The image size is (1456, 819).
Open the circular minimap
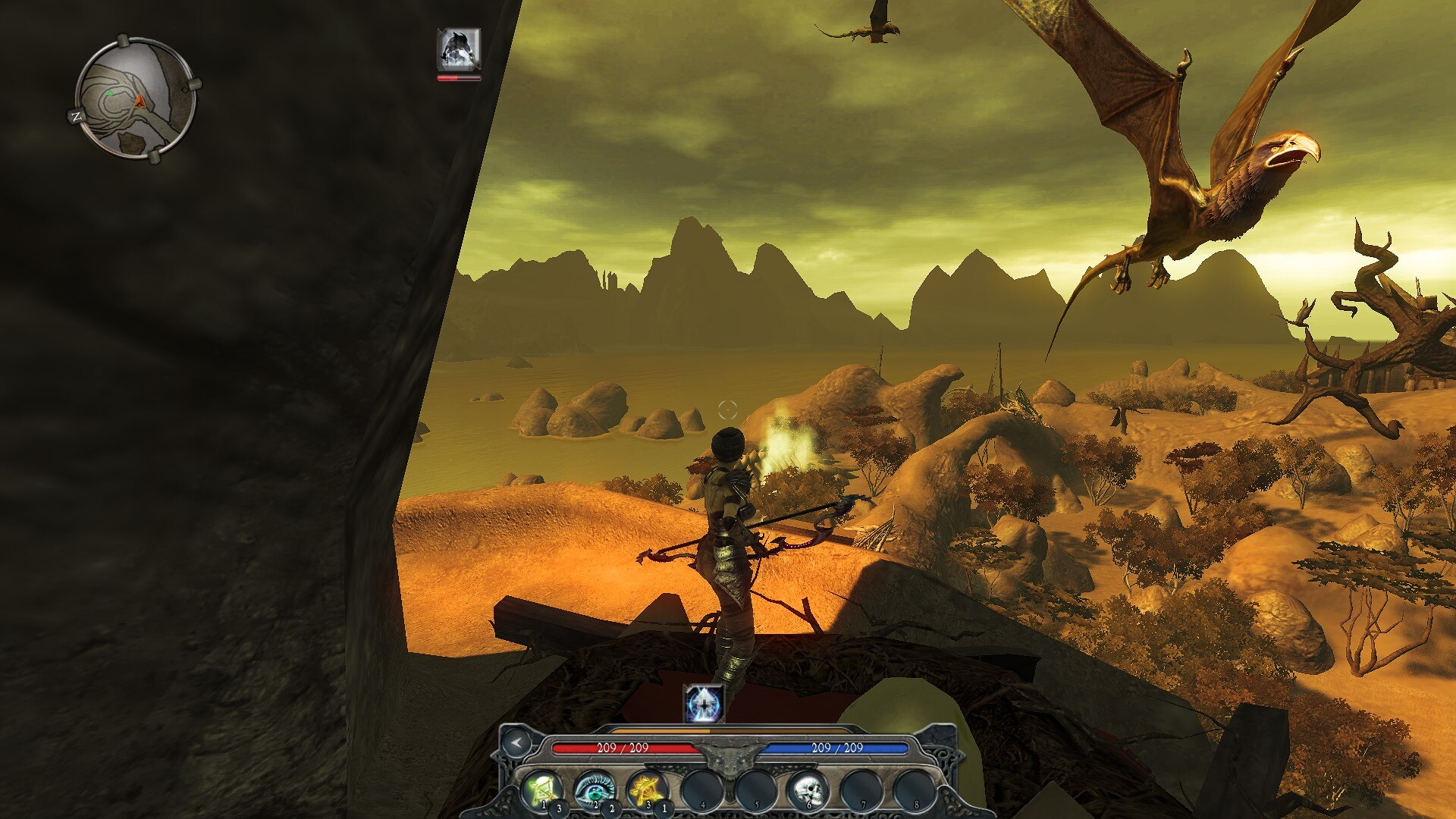136,99
